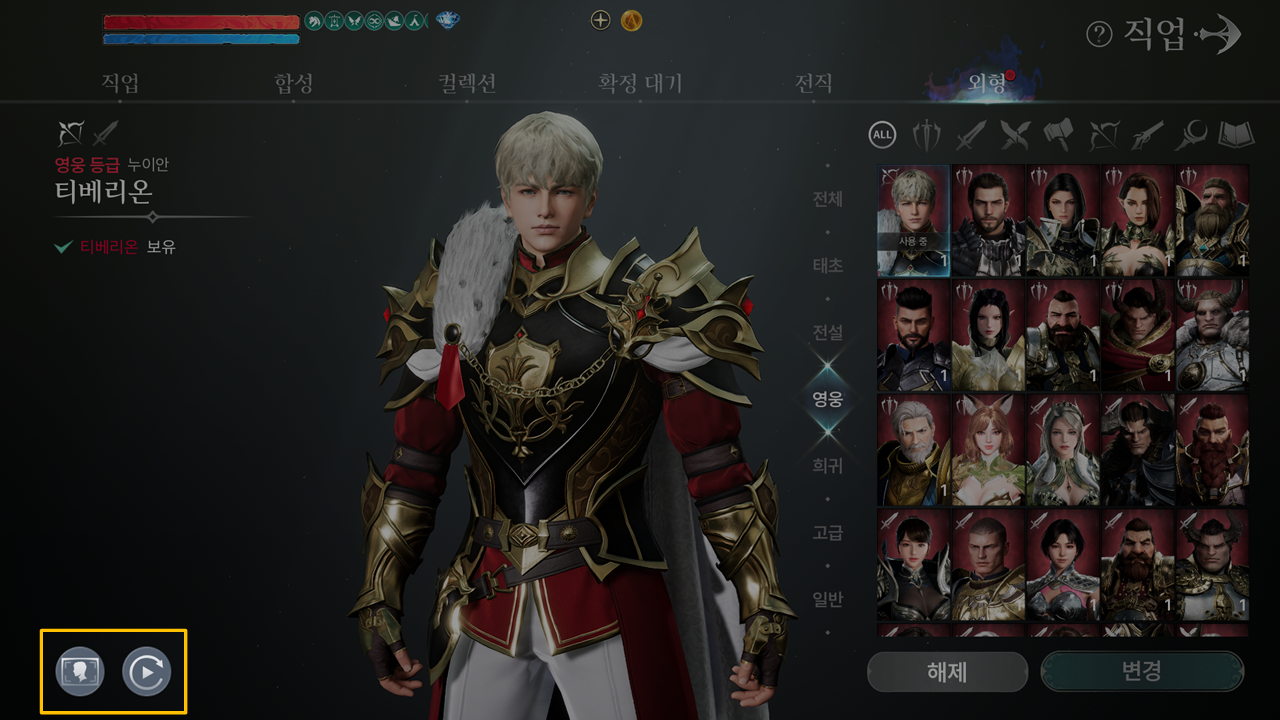The width and height of the screenshot is (1280, 720).
Task: Filter by the spellbook weapon icon
Action: [x=1234, y=134]
